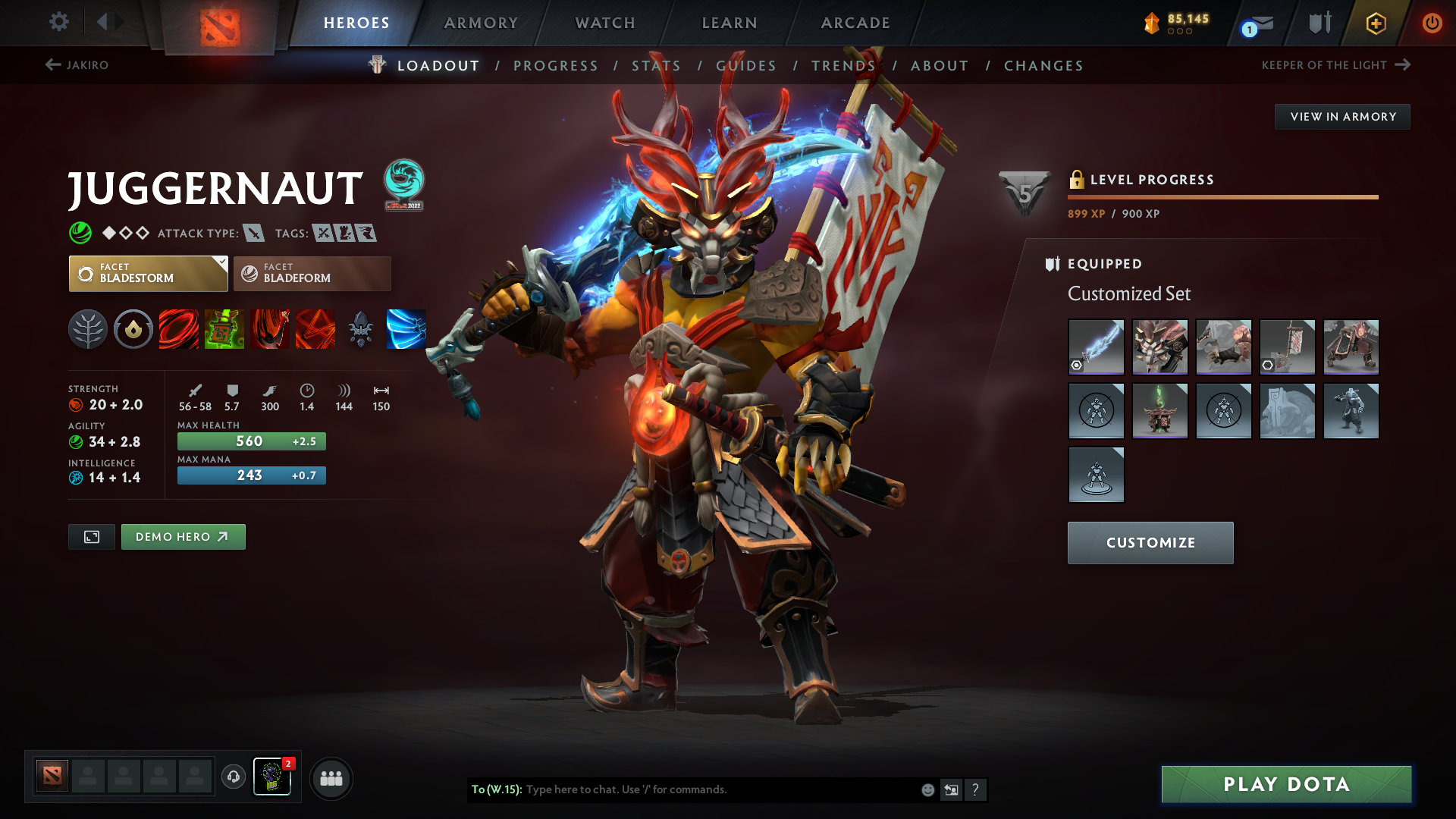Click the CUSTOMIZE button under equipped items
The height and width of the screenshot is (819, 1456).
[x=1150, y=542]
